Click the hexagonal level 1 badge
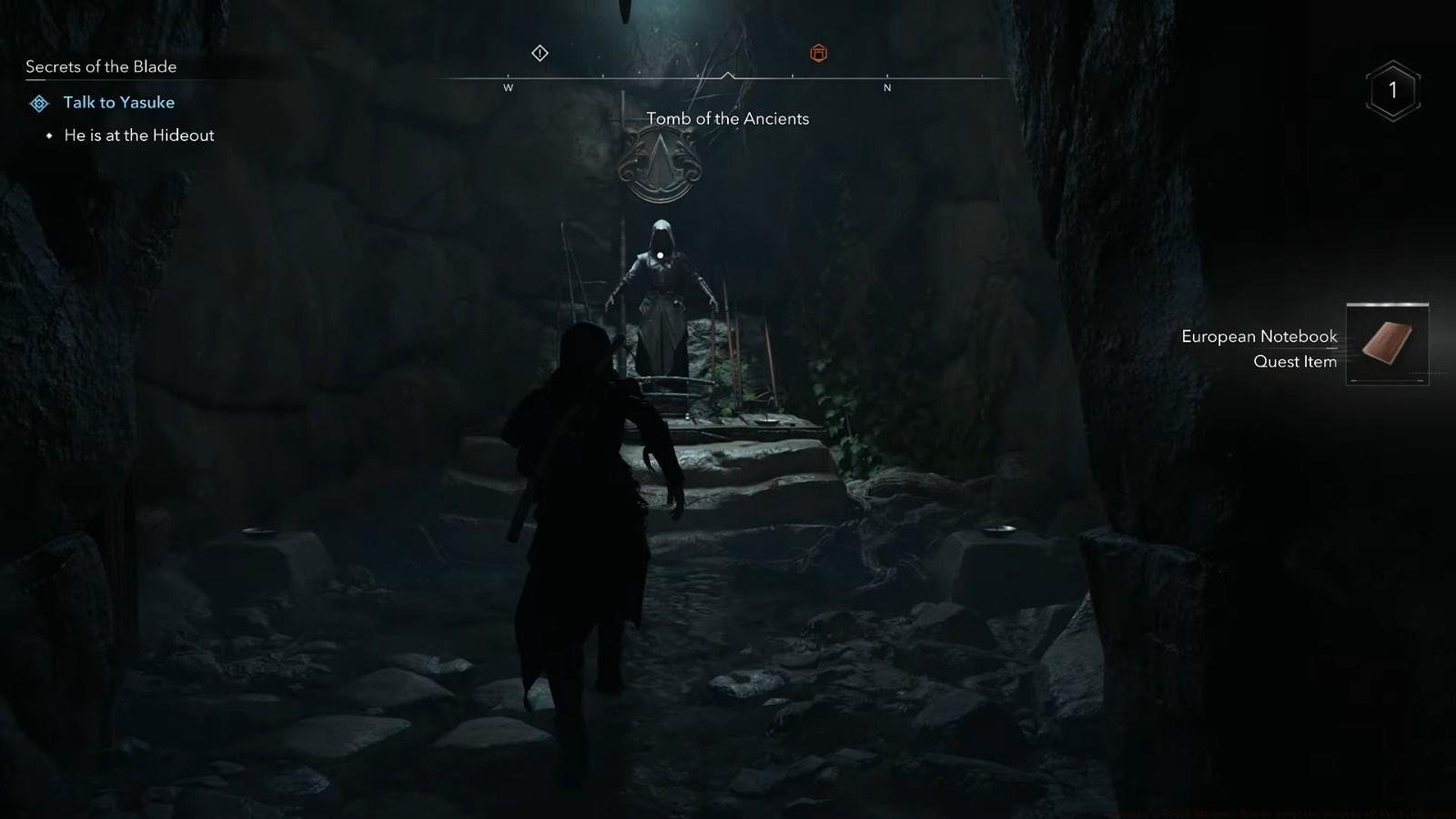The image size is (1456, 819). coord(1391,90)
